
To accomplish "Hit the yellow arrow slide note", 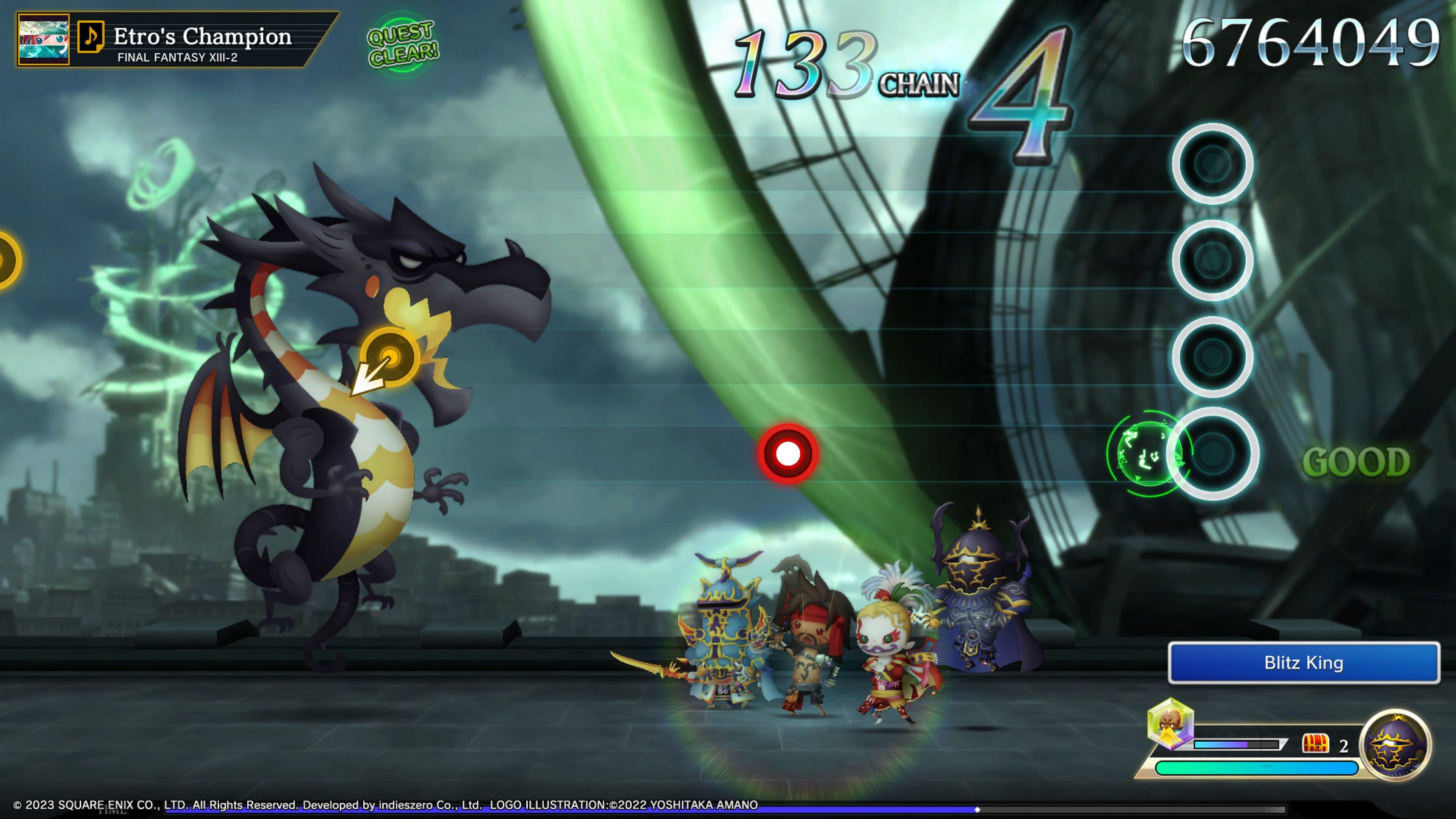I will coord(389,357).
